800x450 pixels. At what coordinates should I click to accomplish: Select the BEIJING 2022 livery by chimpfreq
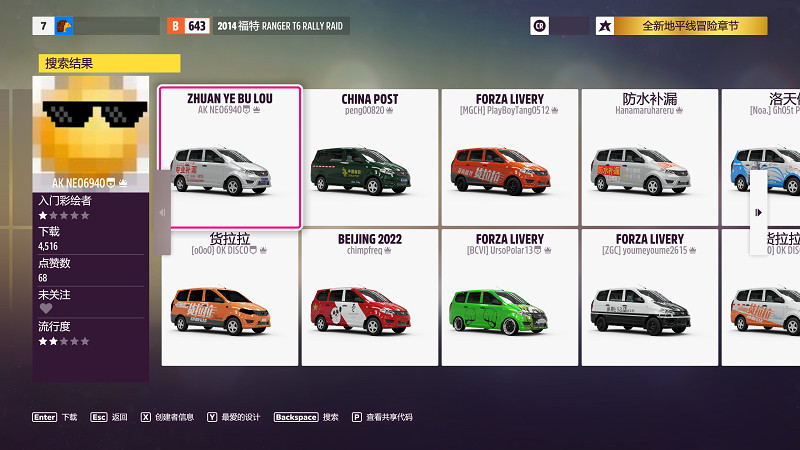point(370,297)
